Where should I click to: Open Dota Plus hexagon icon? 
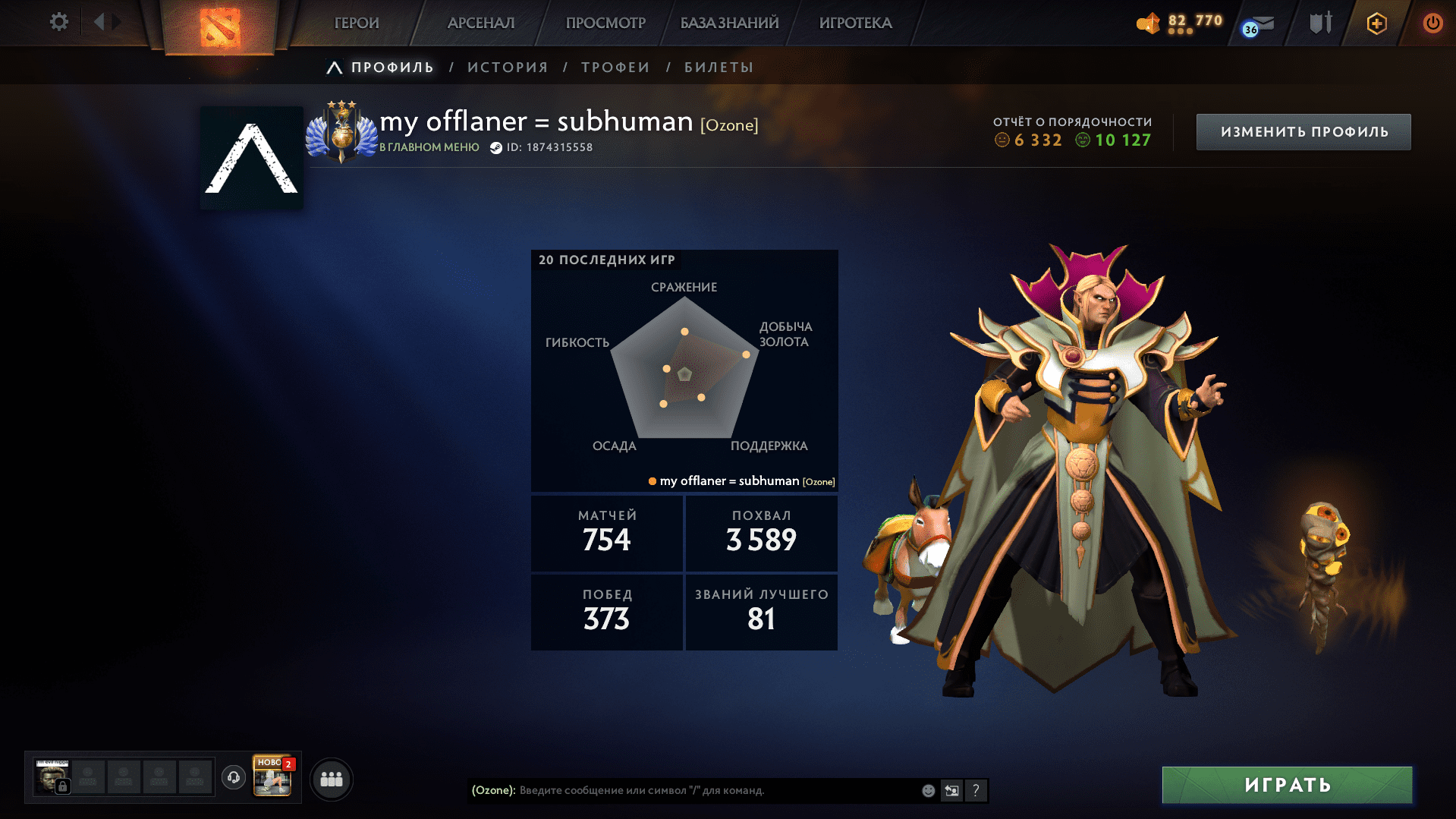[x=1375, y=23]
